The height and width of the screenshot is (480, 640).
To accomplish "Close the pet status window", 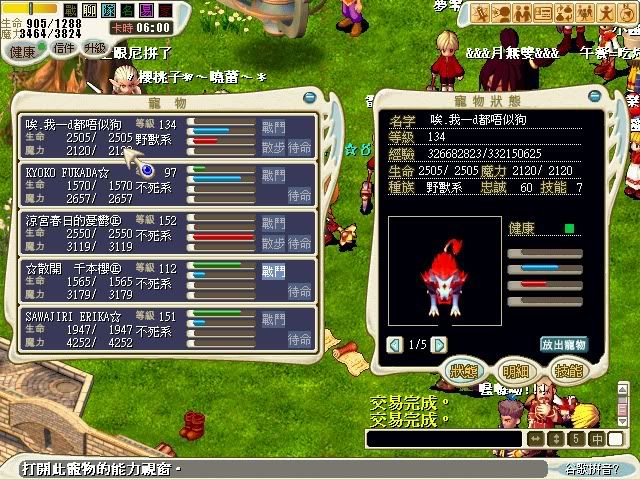I will 592,96.
